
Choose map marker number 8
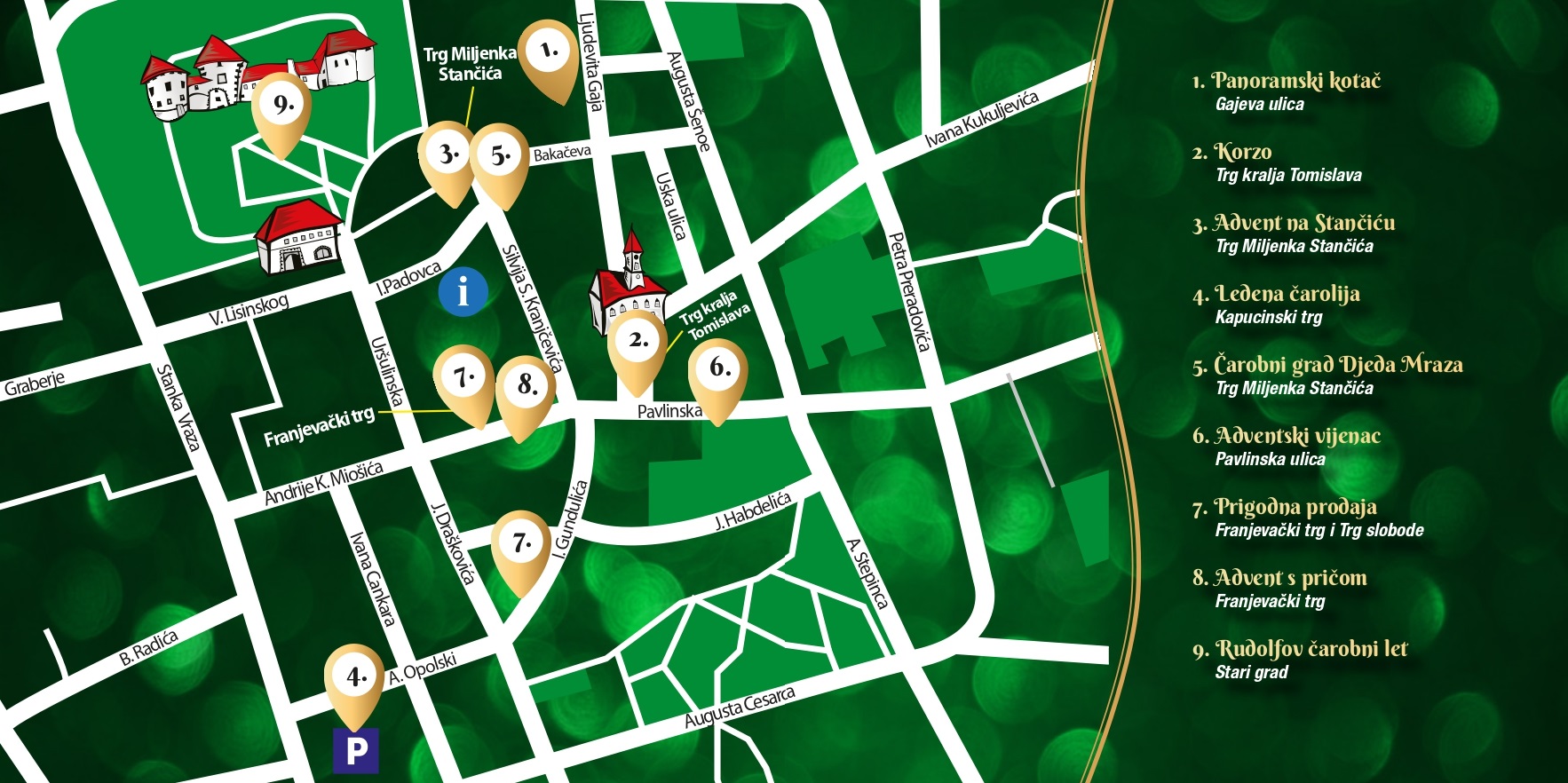526,386
